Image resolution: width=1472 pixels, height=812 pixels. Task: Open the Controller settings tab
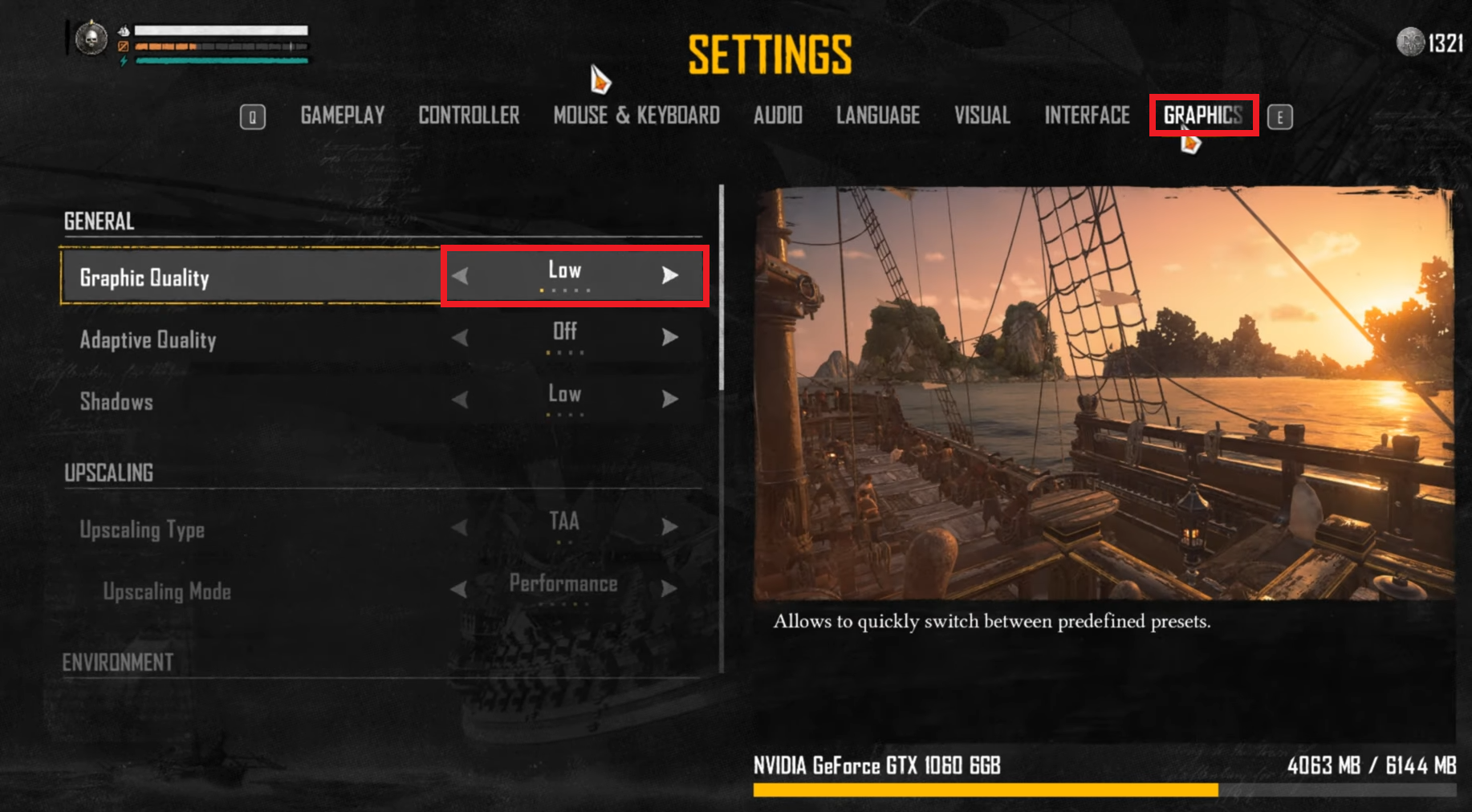(x=469, y=116)
